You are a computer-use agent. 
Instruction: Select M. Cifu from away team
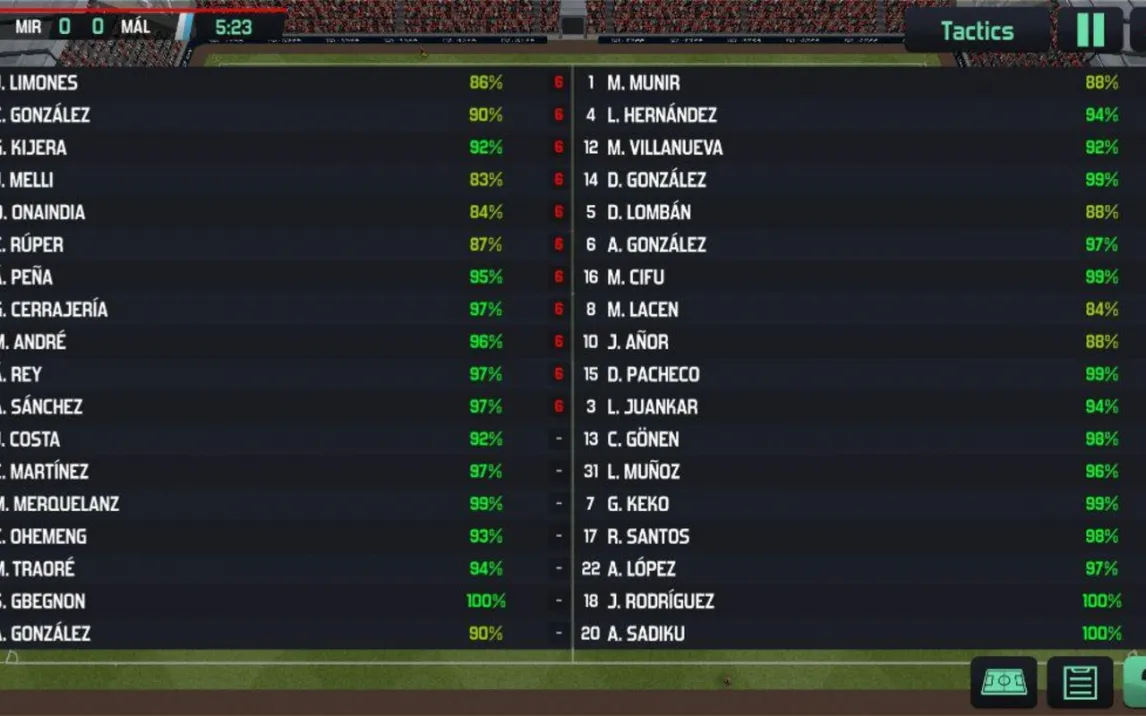point(635,277)
